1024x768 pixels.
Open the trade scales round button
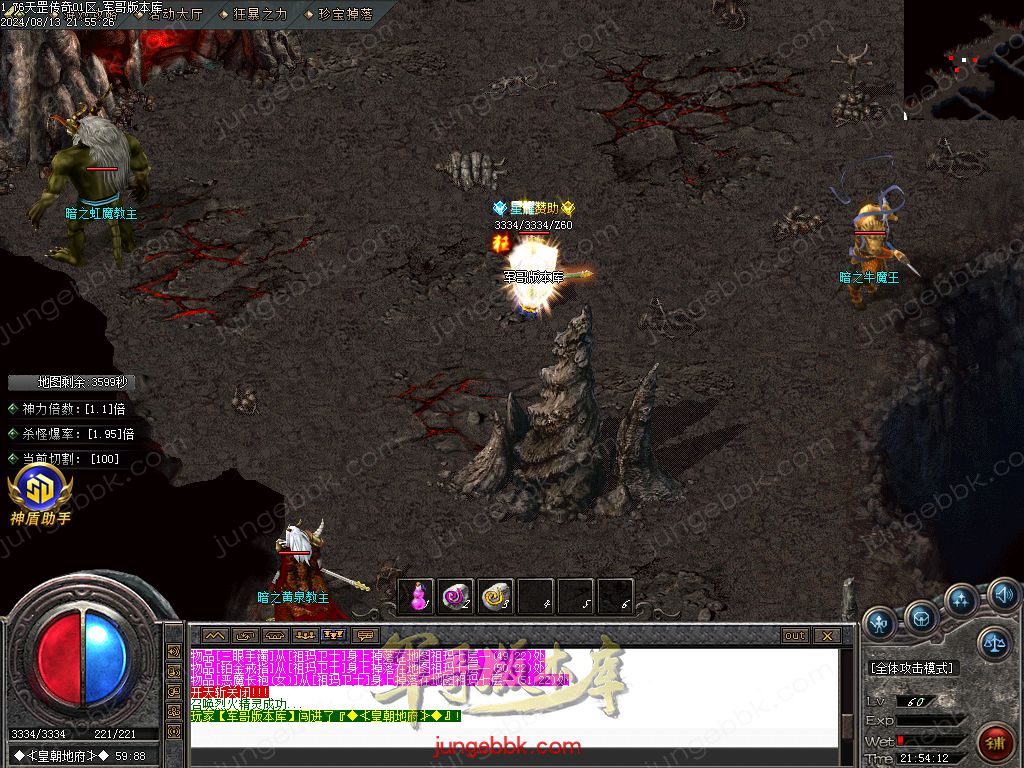[994, 643]
